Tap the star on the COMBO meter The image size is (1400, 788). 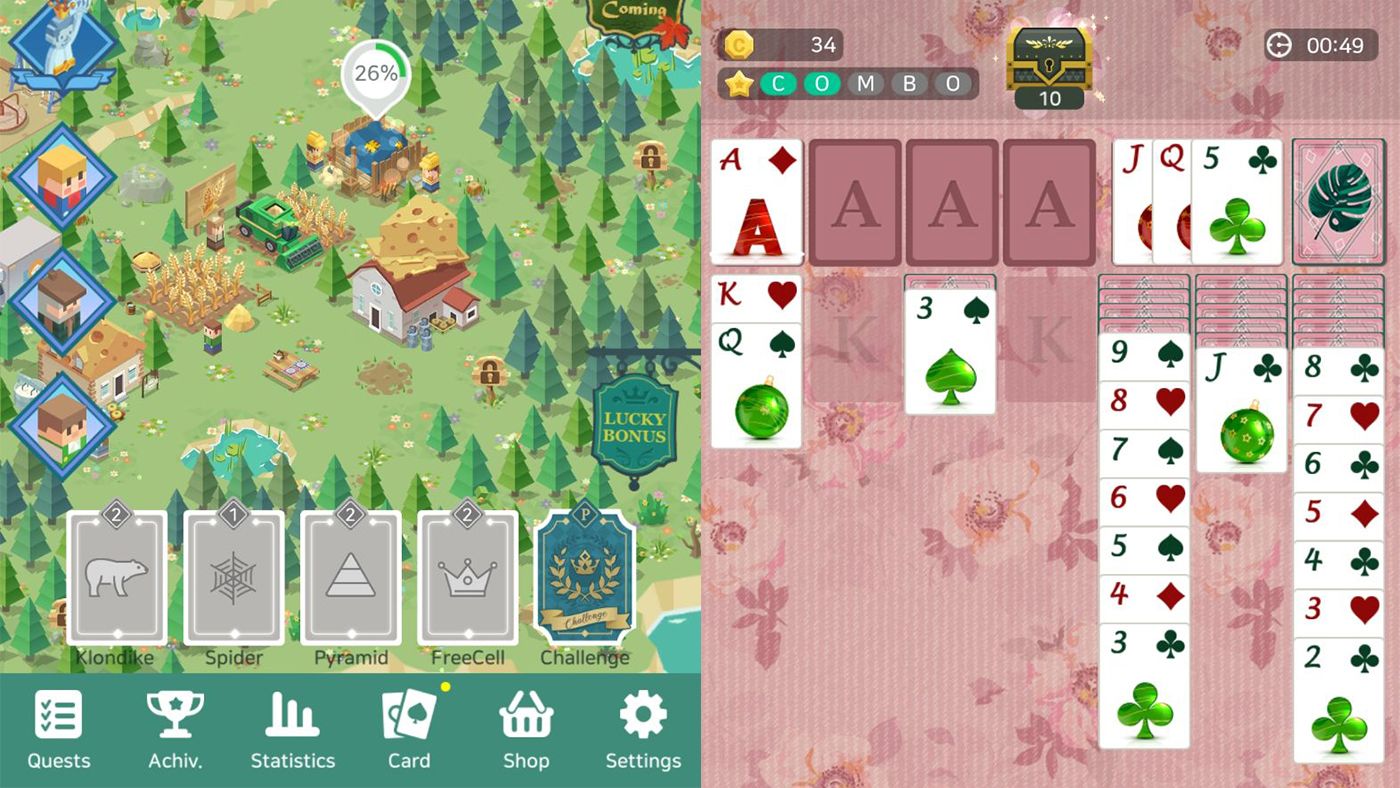coord(737,84)
